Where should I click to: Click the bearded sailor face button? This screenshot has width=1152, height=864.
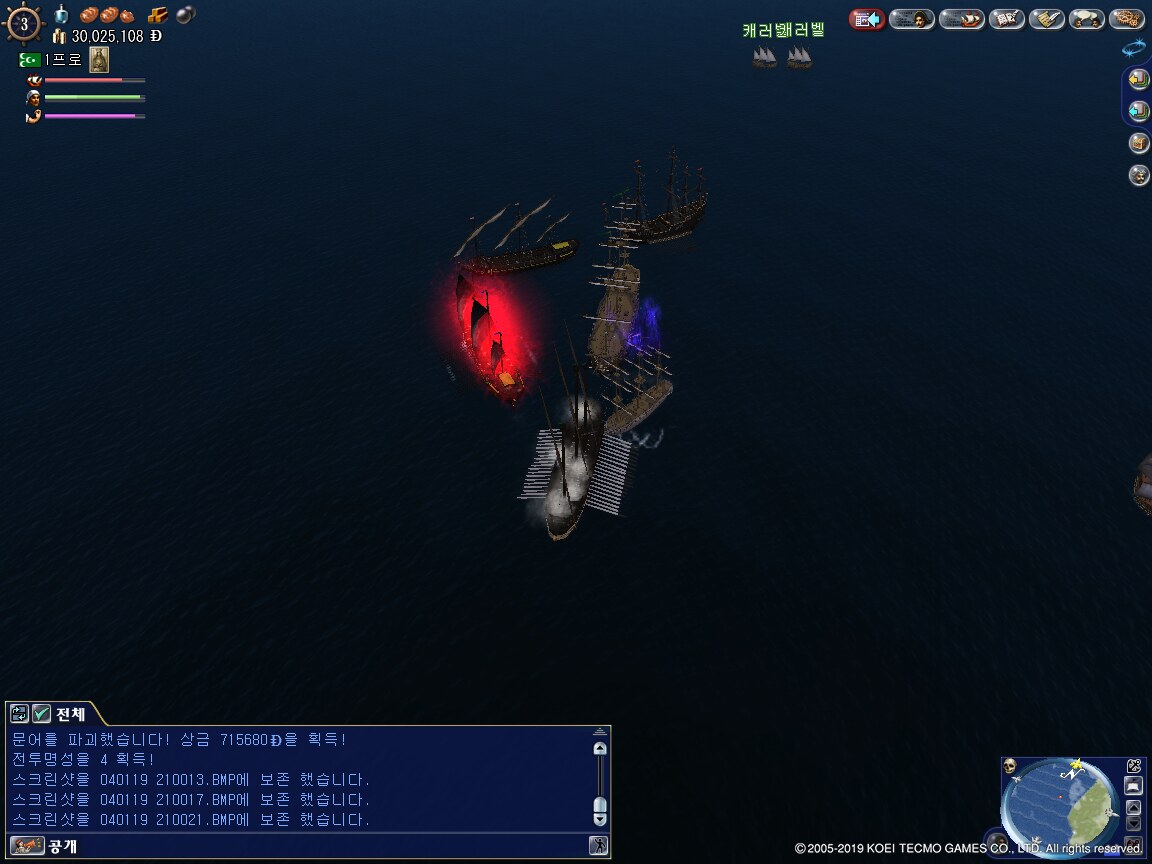pos(1139,175)
